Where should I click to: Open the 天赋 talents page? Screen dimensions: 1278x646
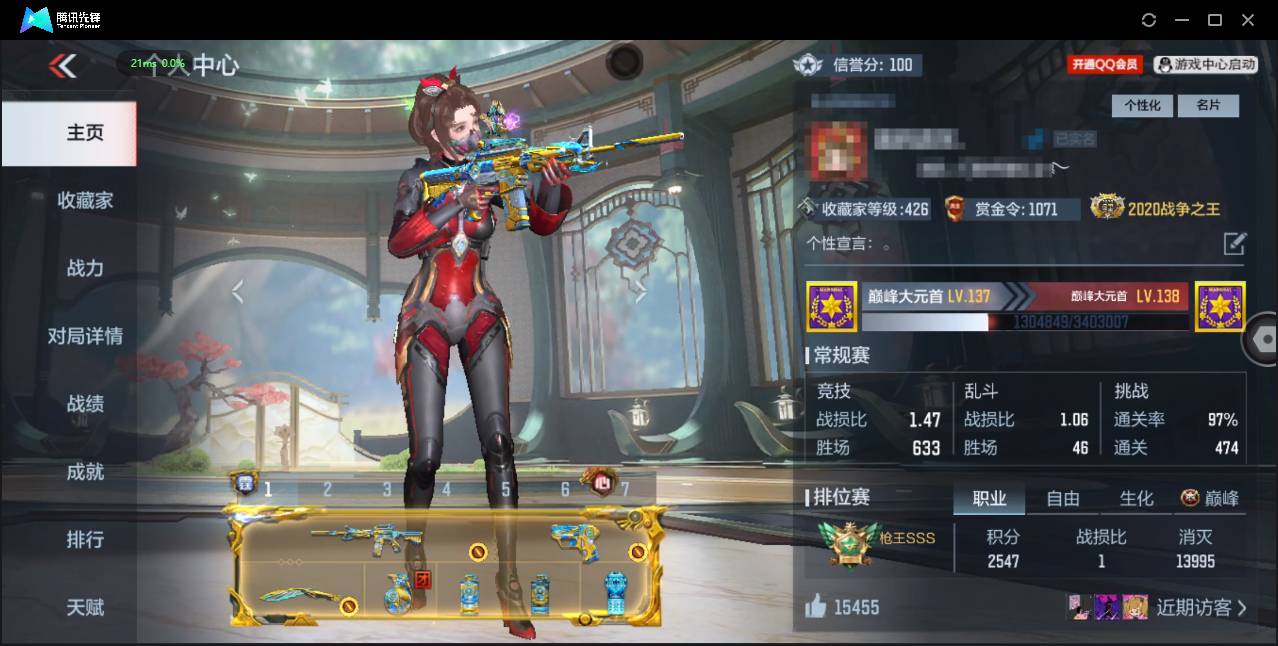[85, 607]
